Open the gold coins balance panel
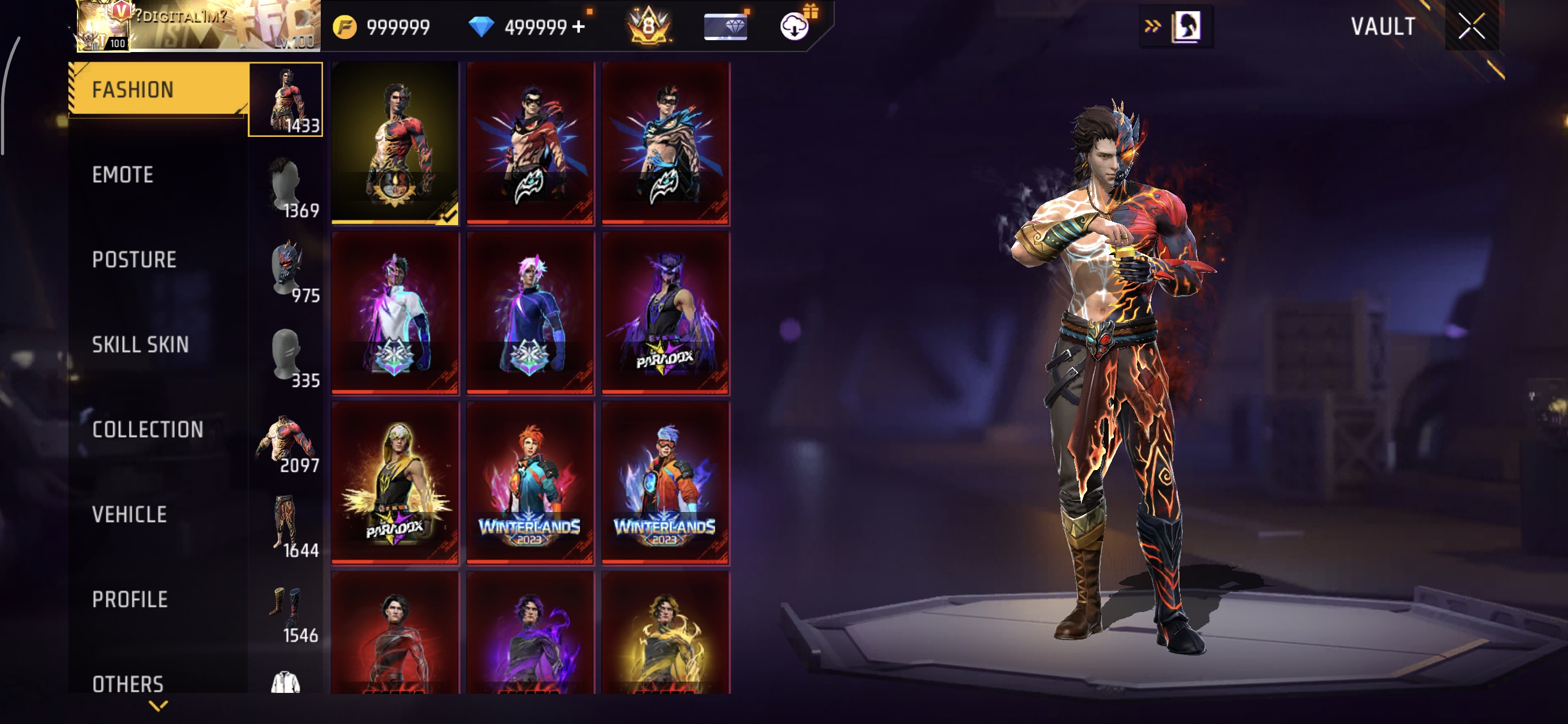This screenshot has width=1568, height=724. point(384,27)
